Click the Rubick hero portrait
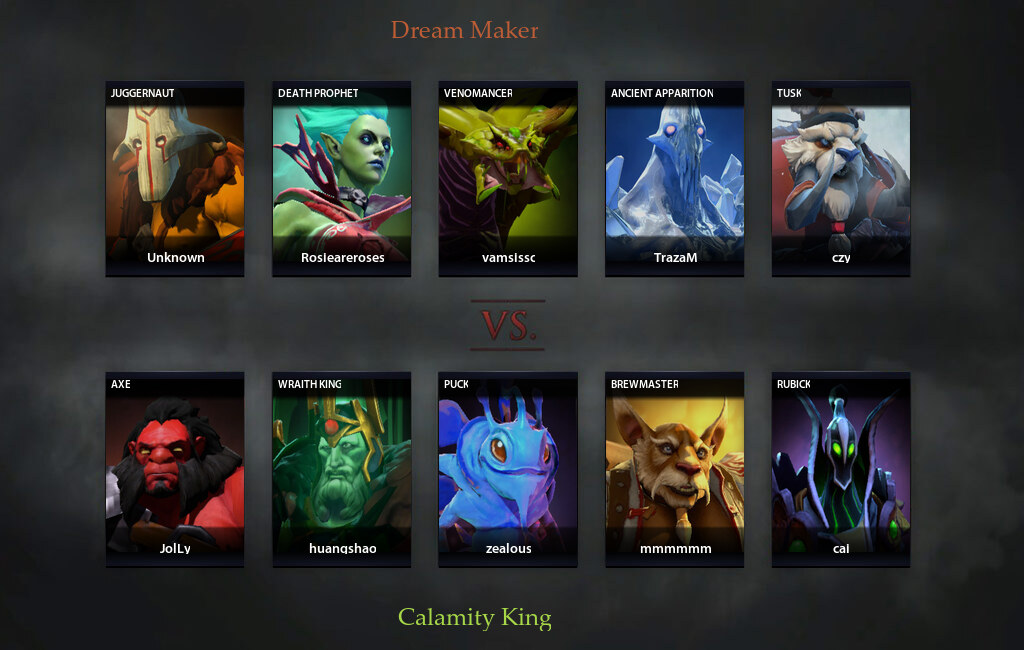1024x650 pixels. (x=841, y=469)
